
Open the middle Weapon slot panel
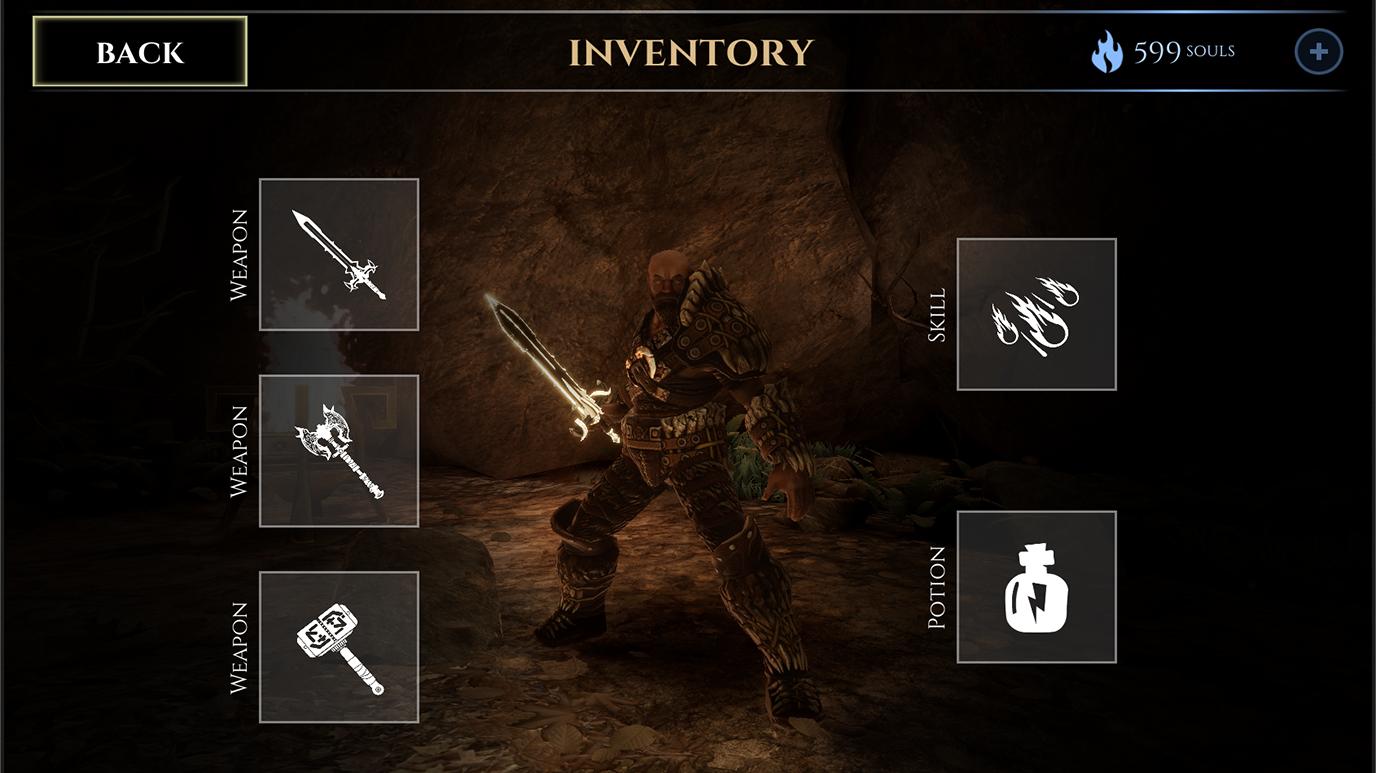pos(339,450)
